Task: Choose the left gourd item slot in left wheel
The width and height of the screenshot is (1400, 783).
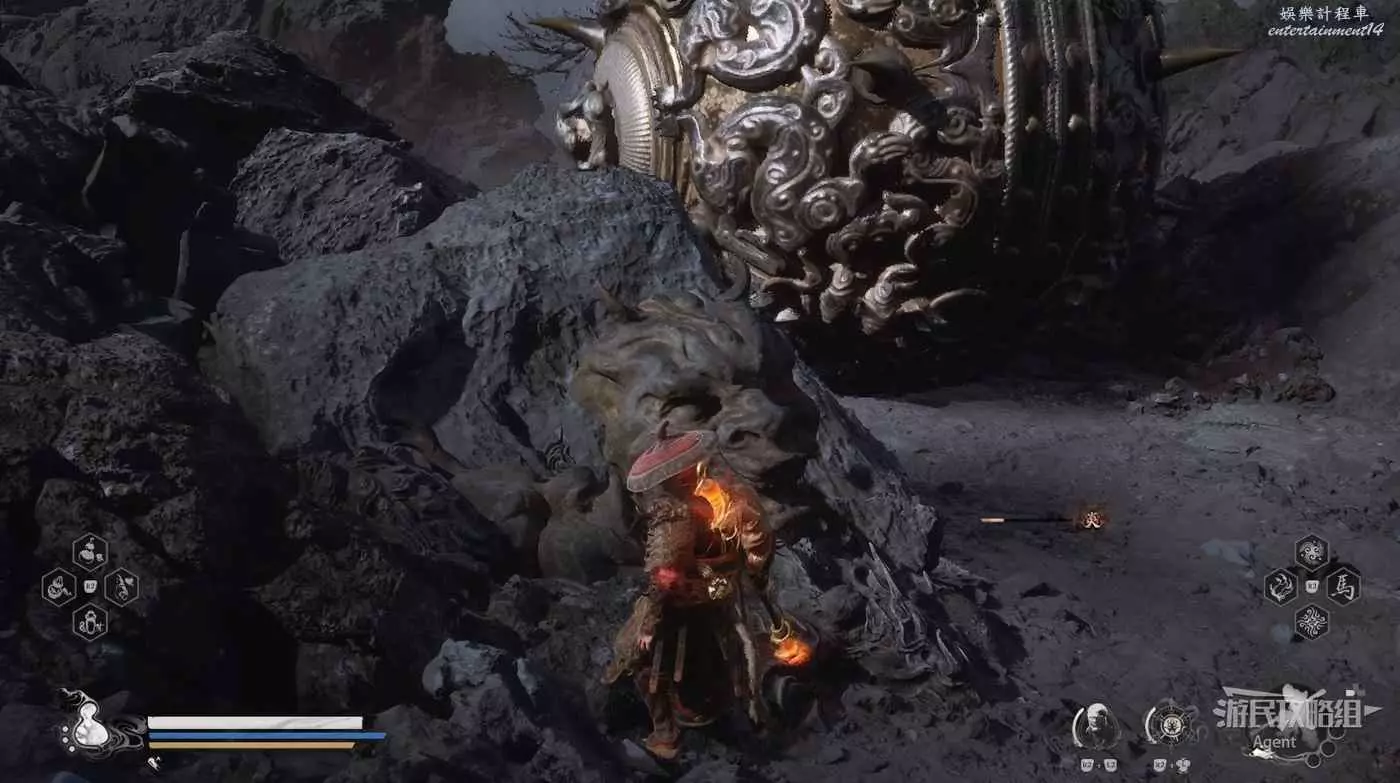Action: [x=58, y=586]
